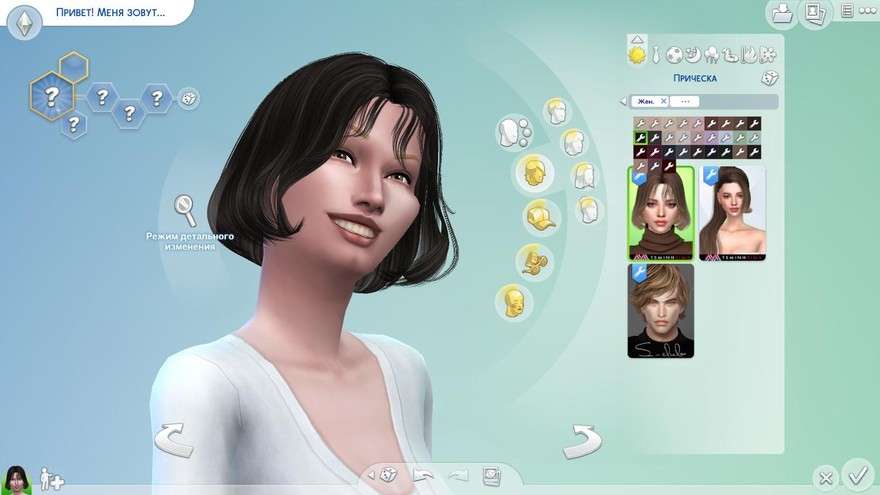Rotate the Sim to the right
This screenshot has width=880, height=495.
point(581,439)
